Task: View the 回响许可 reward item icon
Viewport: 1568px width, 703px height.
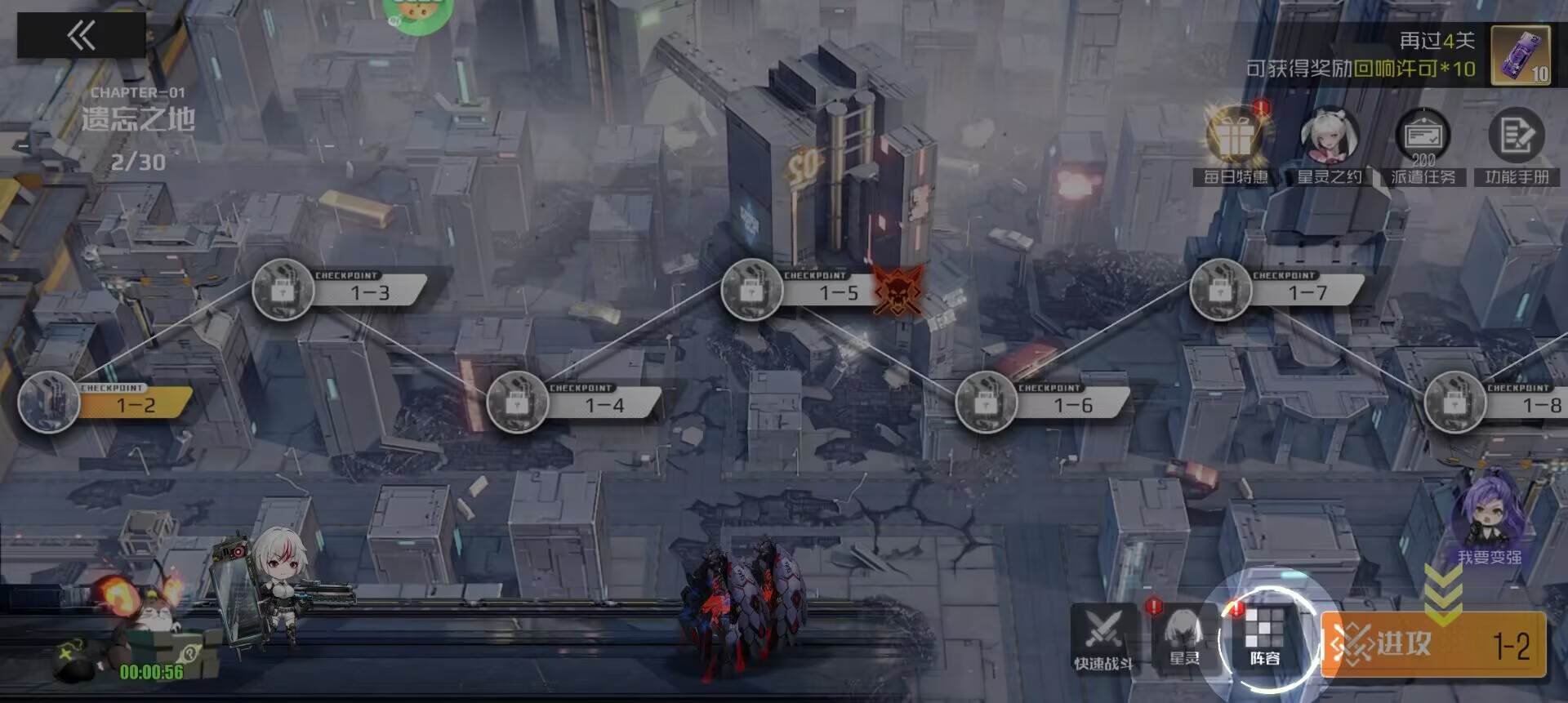Action: tap(1521, 56)
